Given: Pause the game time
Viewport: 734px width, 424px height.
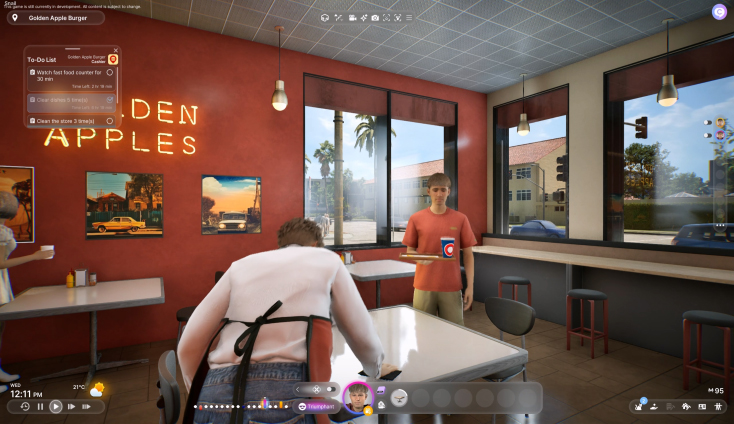Looking at the screenshot, I should click(40, 407).
